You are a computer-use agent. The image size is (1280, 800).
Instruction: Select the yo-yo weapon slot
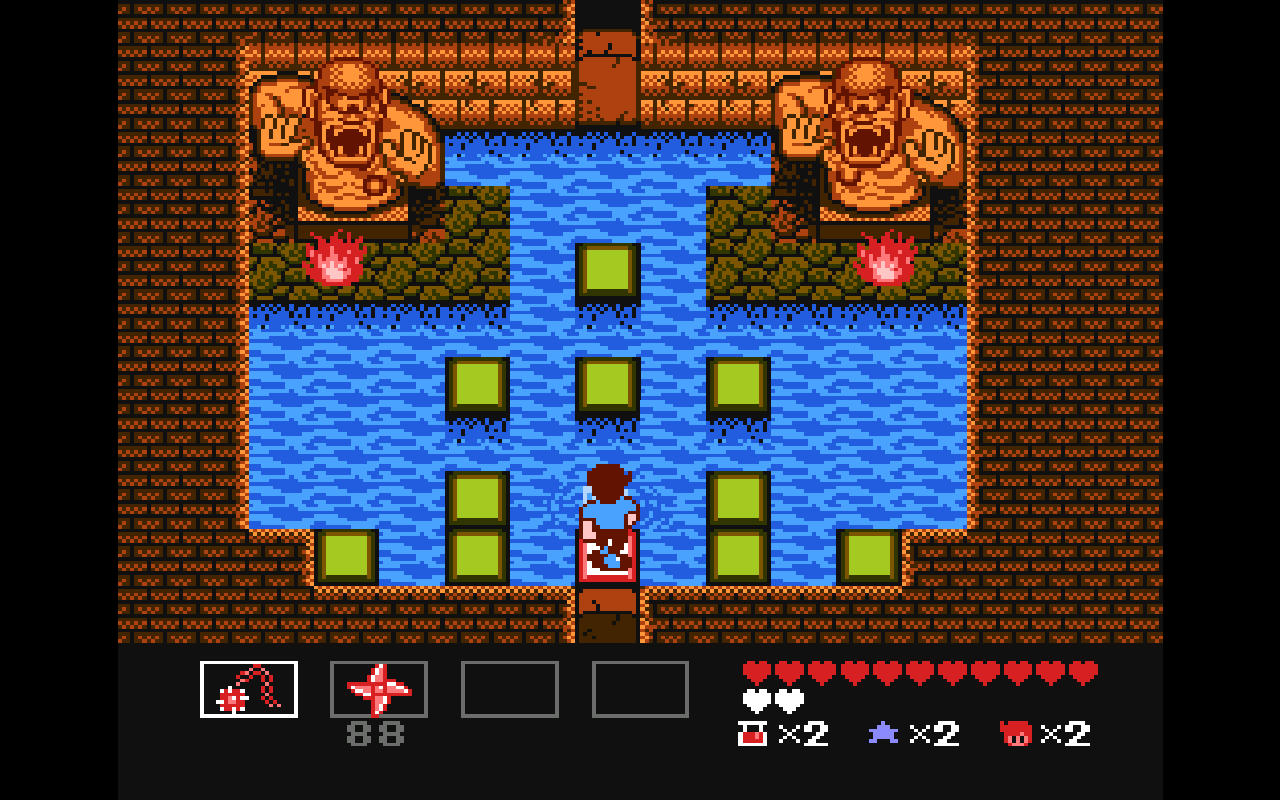[249, 689]
